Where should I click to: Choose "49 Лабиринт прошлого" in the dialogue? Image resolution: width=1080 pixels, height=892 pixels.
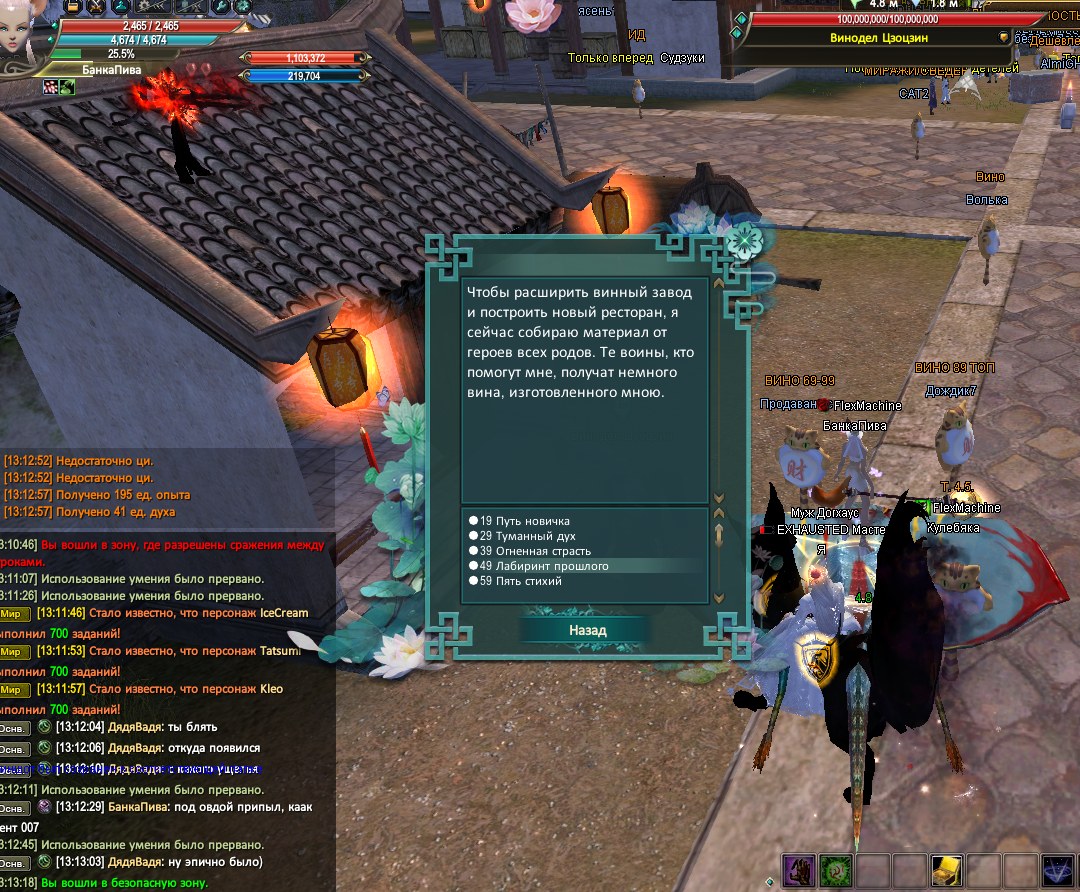pos(543,566)
